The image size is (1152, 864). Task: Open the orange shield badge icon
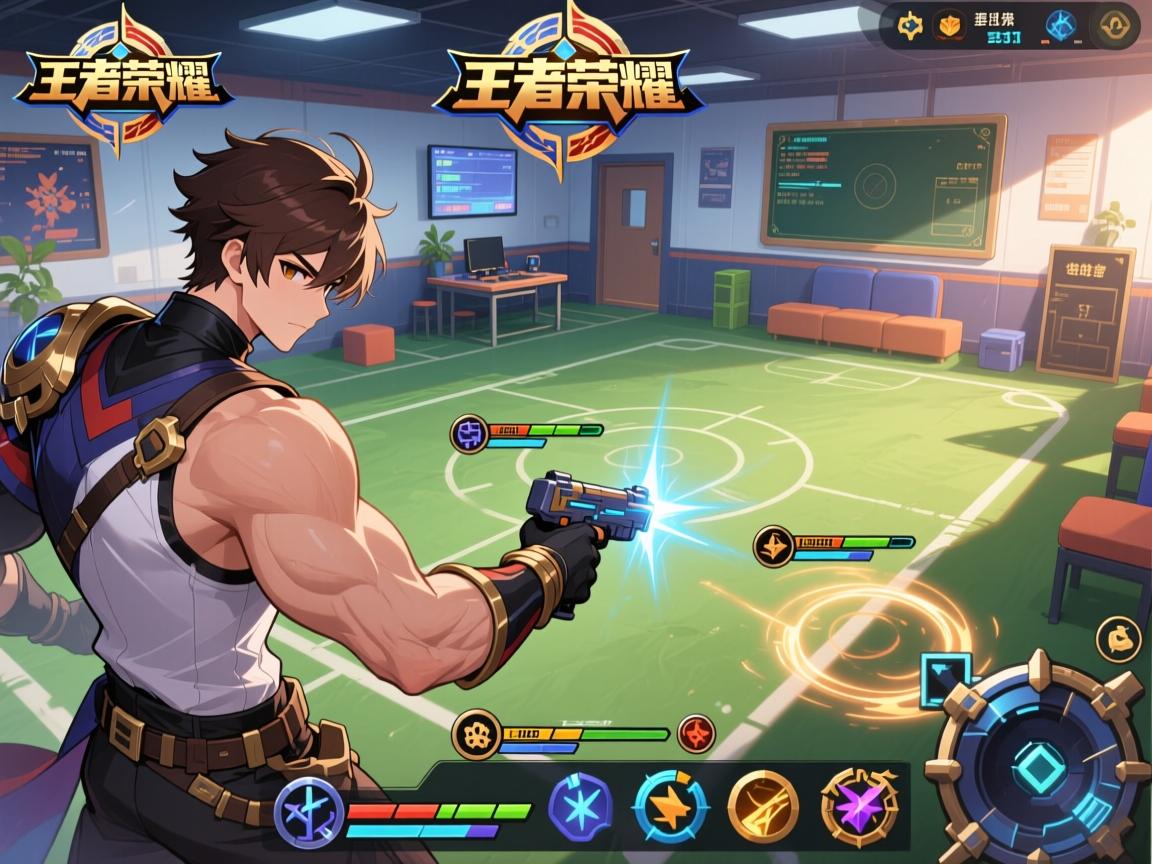(948, 26)
